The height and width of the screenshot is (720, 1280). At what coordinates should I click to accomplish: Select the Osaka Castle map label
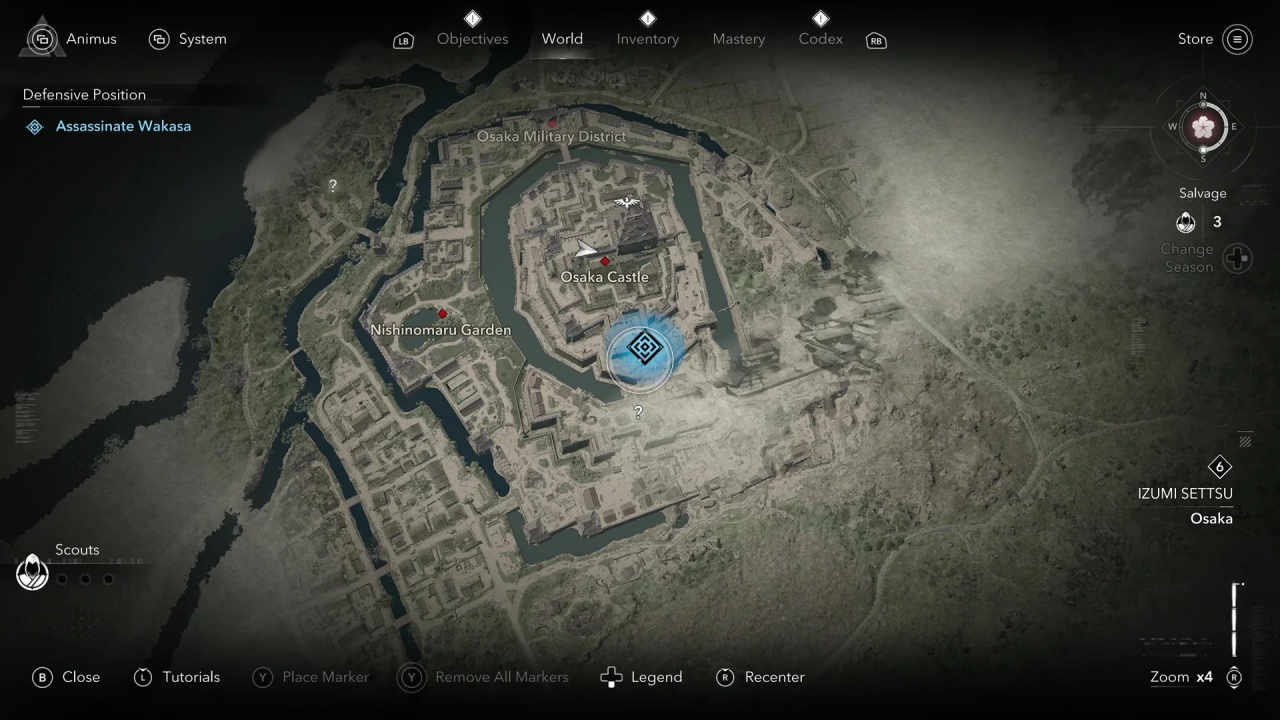pyautogui.click(x=604, y=277)
